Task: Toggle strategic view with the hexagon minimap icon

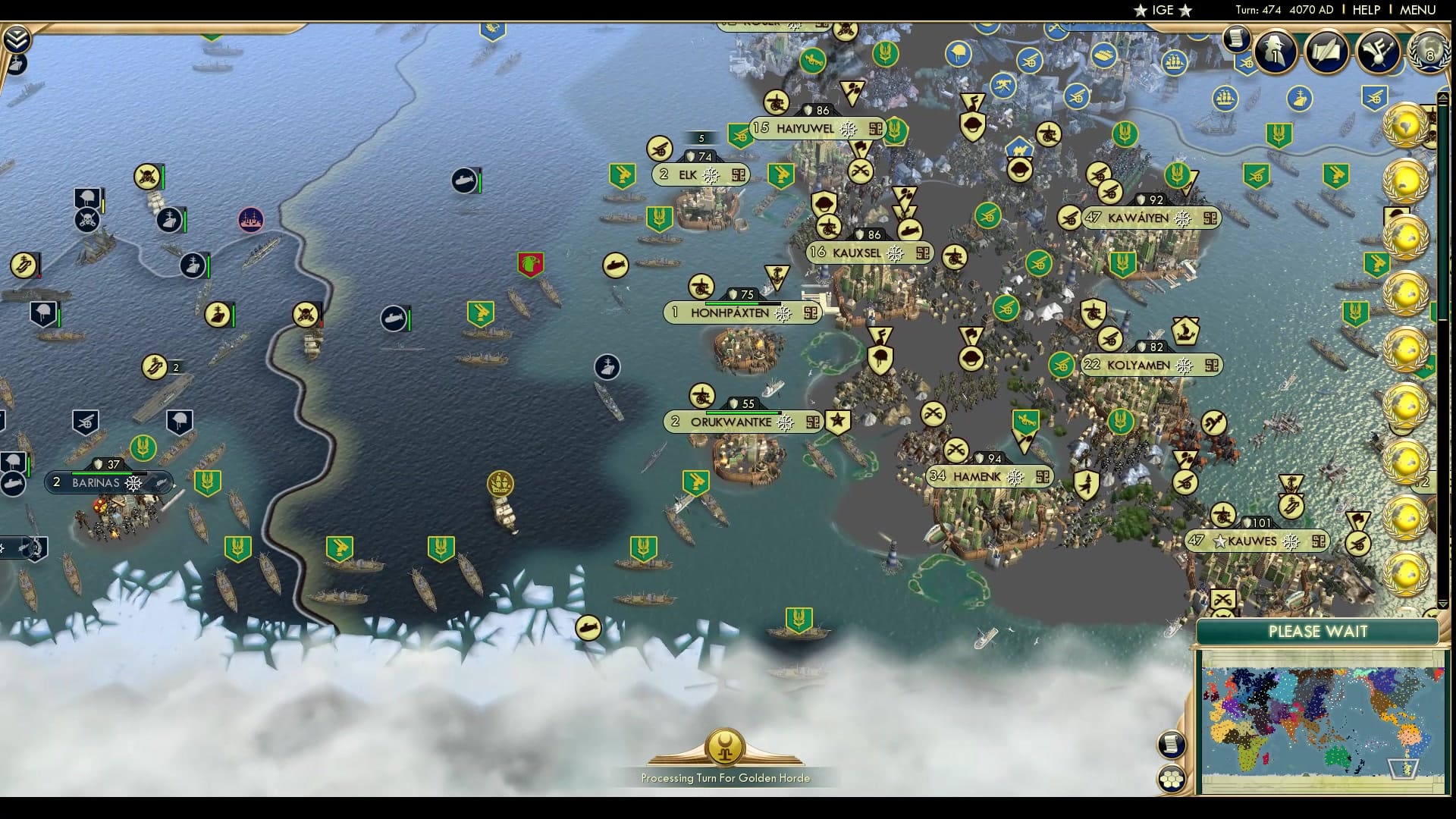Action: (1172, 778)
